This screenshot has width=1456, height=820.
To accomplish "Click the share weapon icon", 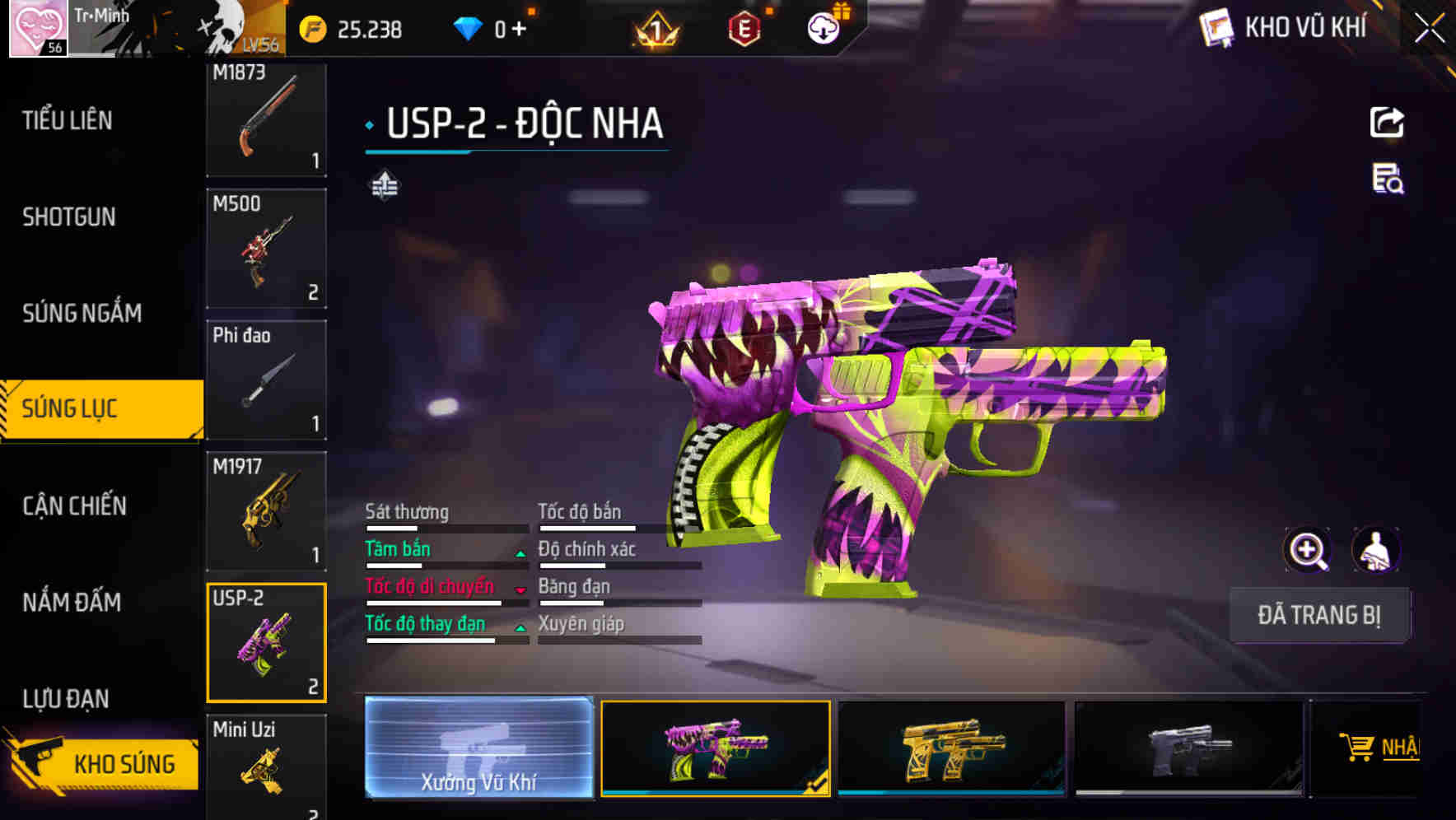I will point(1388,122).
